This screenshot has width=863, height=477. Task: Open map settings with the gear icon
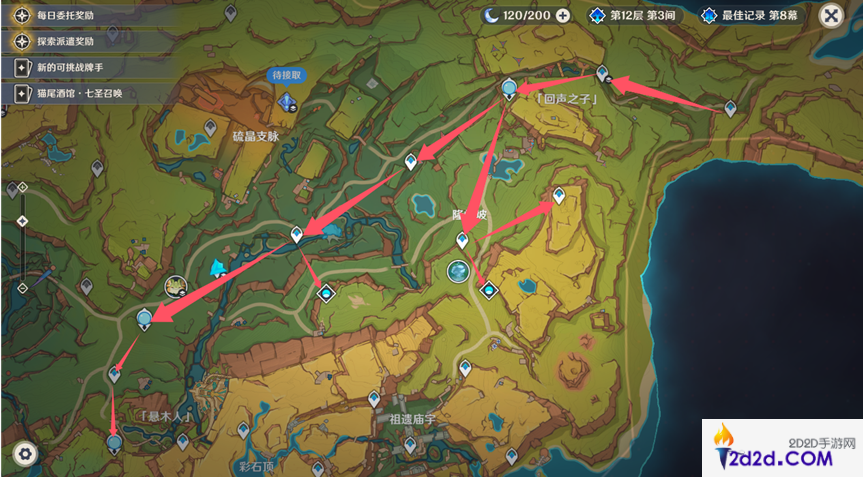(x=25, y=454)
